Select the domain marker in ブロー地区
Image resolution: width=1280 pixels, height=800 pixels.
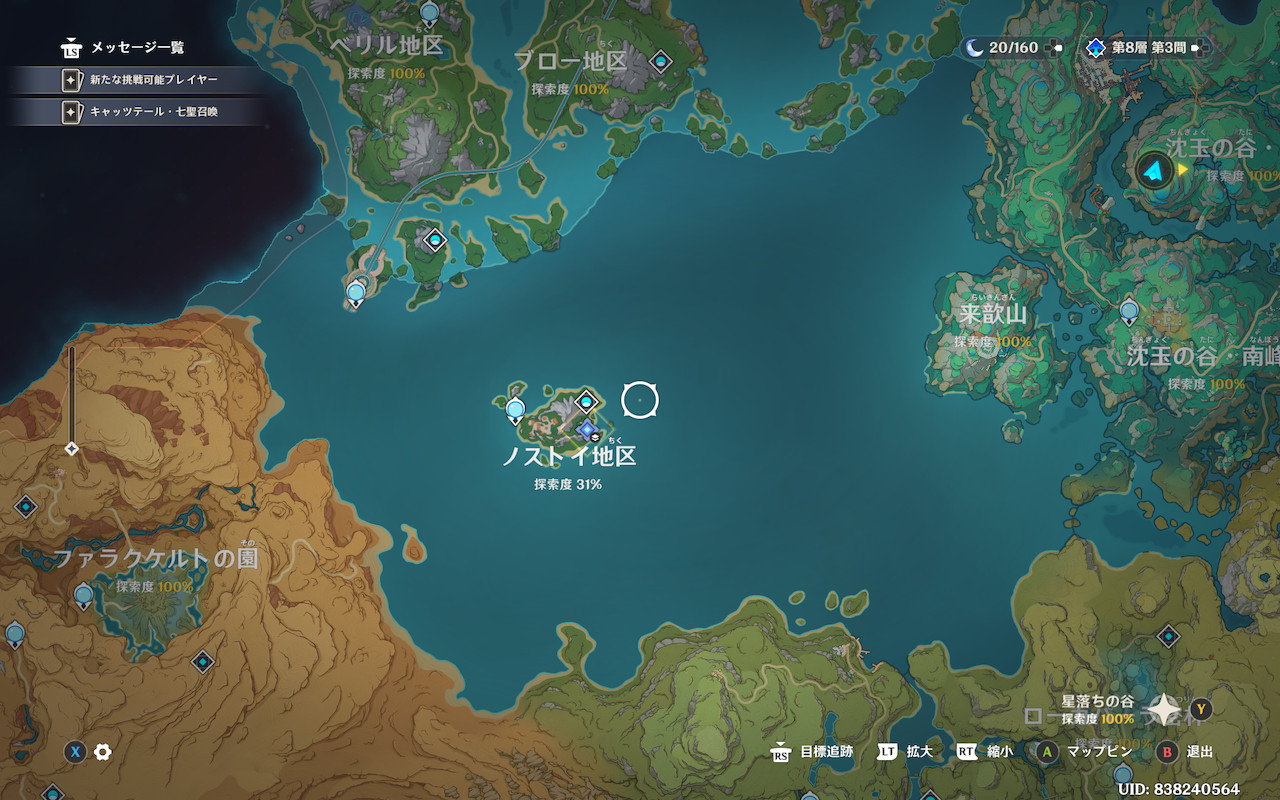coord(660,62)
